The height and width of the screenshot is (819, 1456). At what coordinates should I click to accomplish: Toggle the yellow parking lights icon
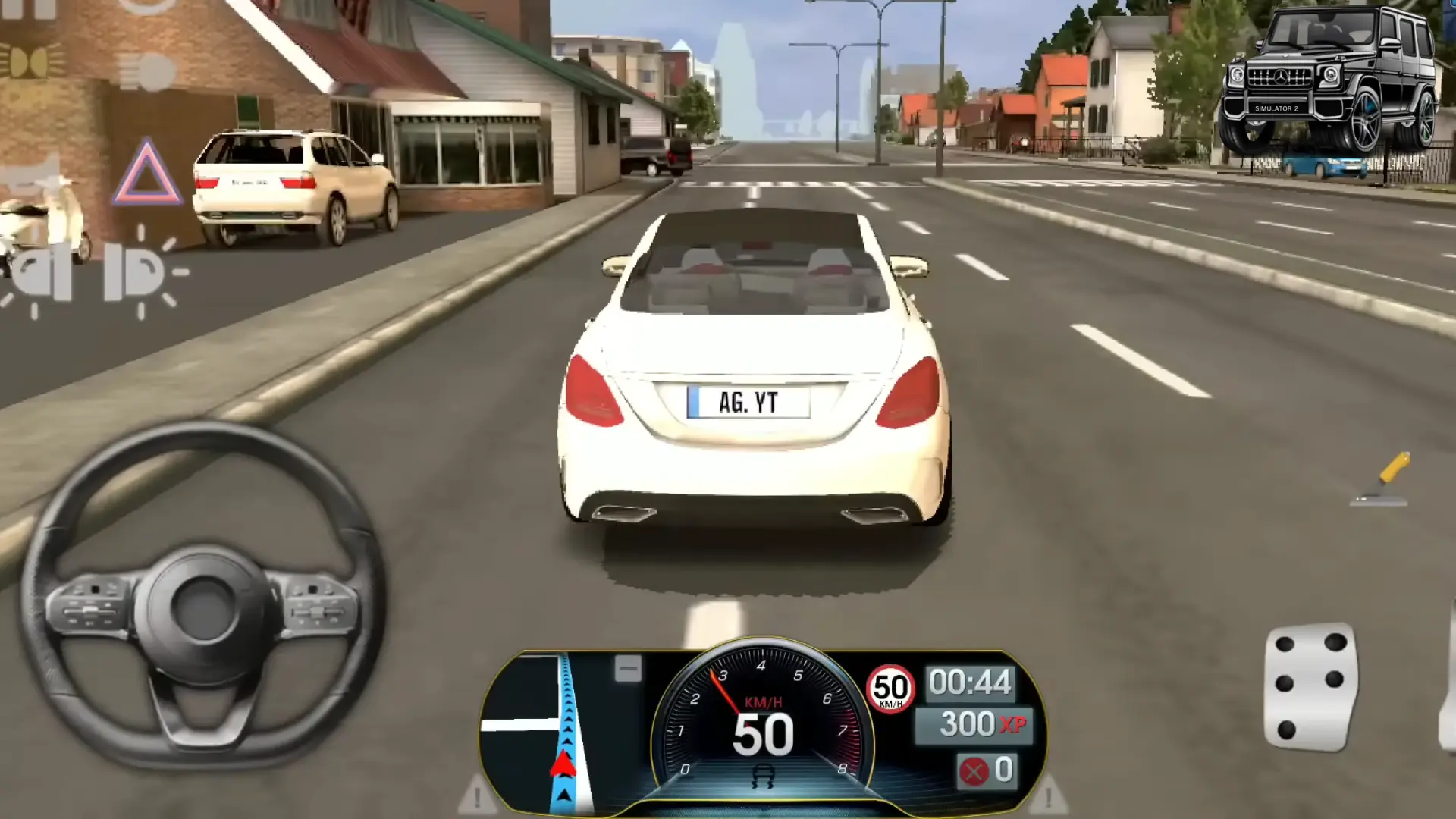click(x=32, y=62)
